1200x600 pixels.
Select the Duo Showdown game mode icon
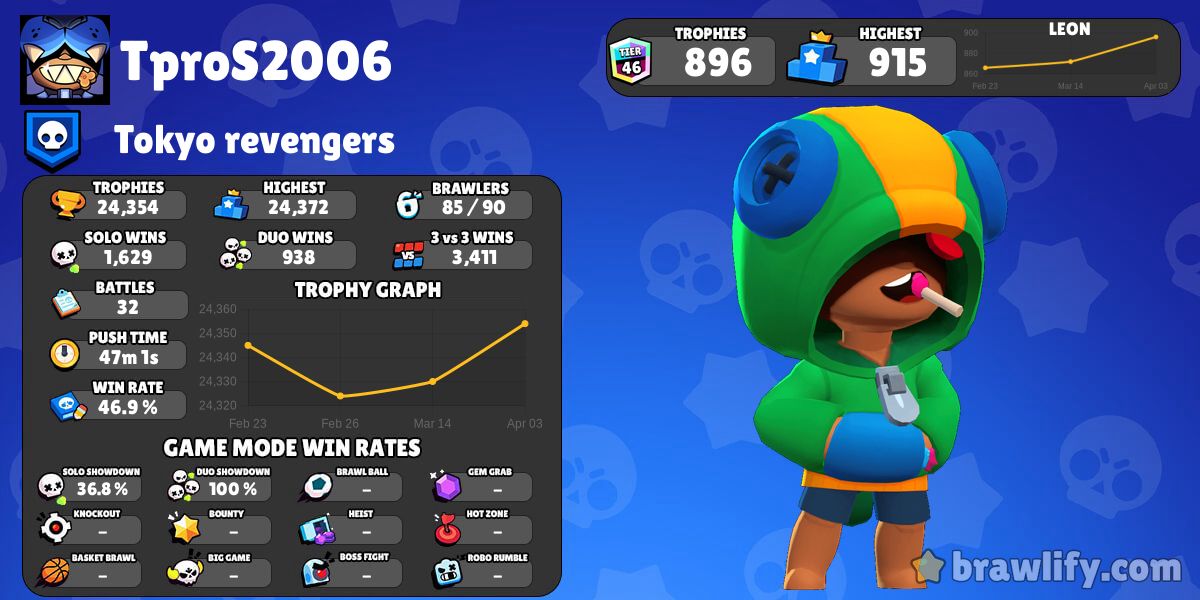coord(182,486)
